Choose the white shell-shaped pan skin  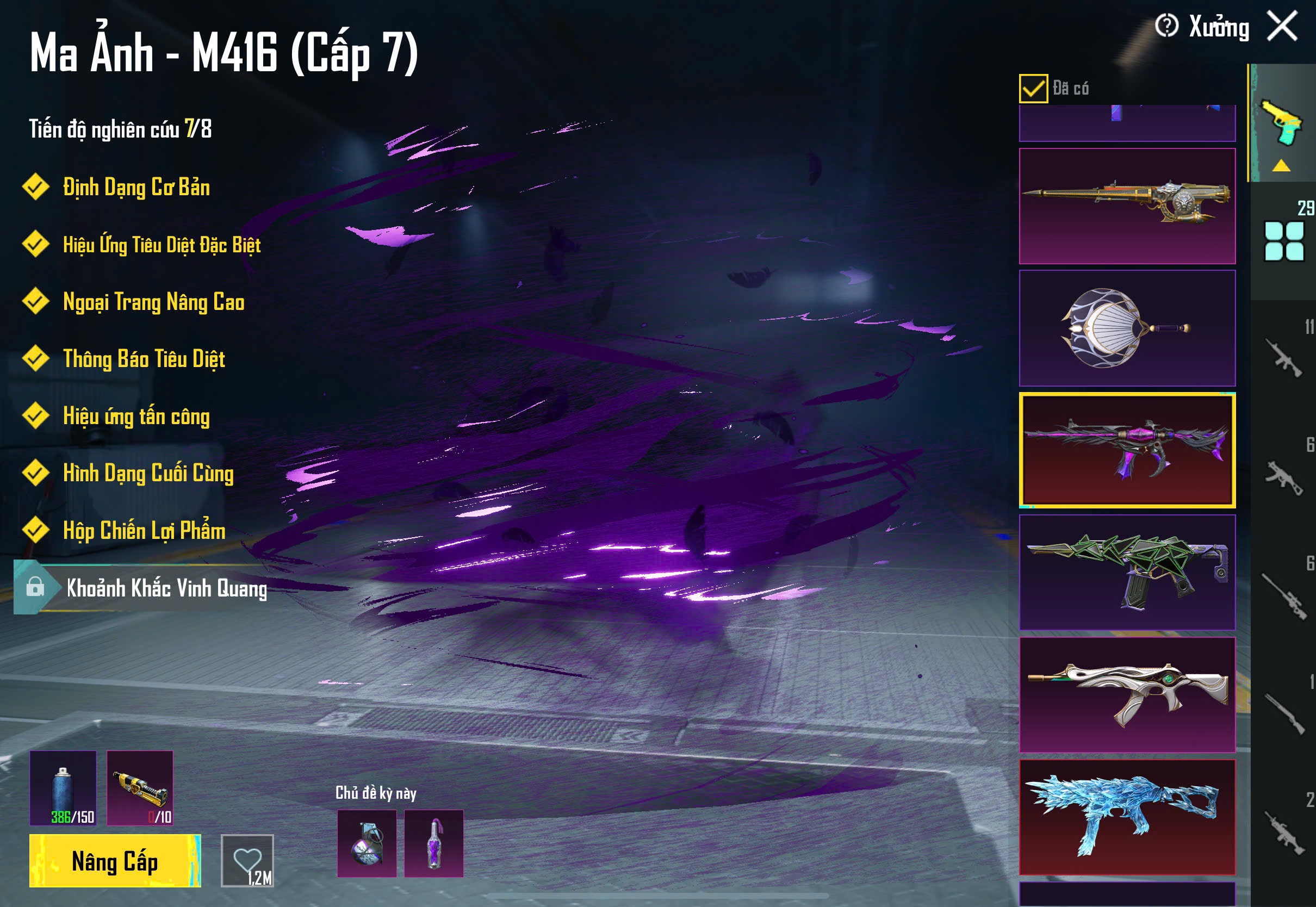[1127, 328]
